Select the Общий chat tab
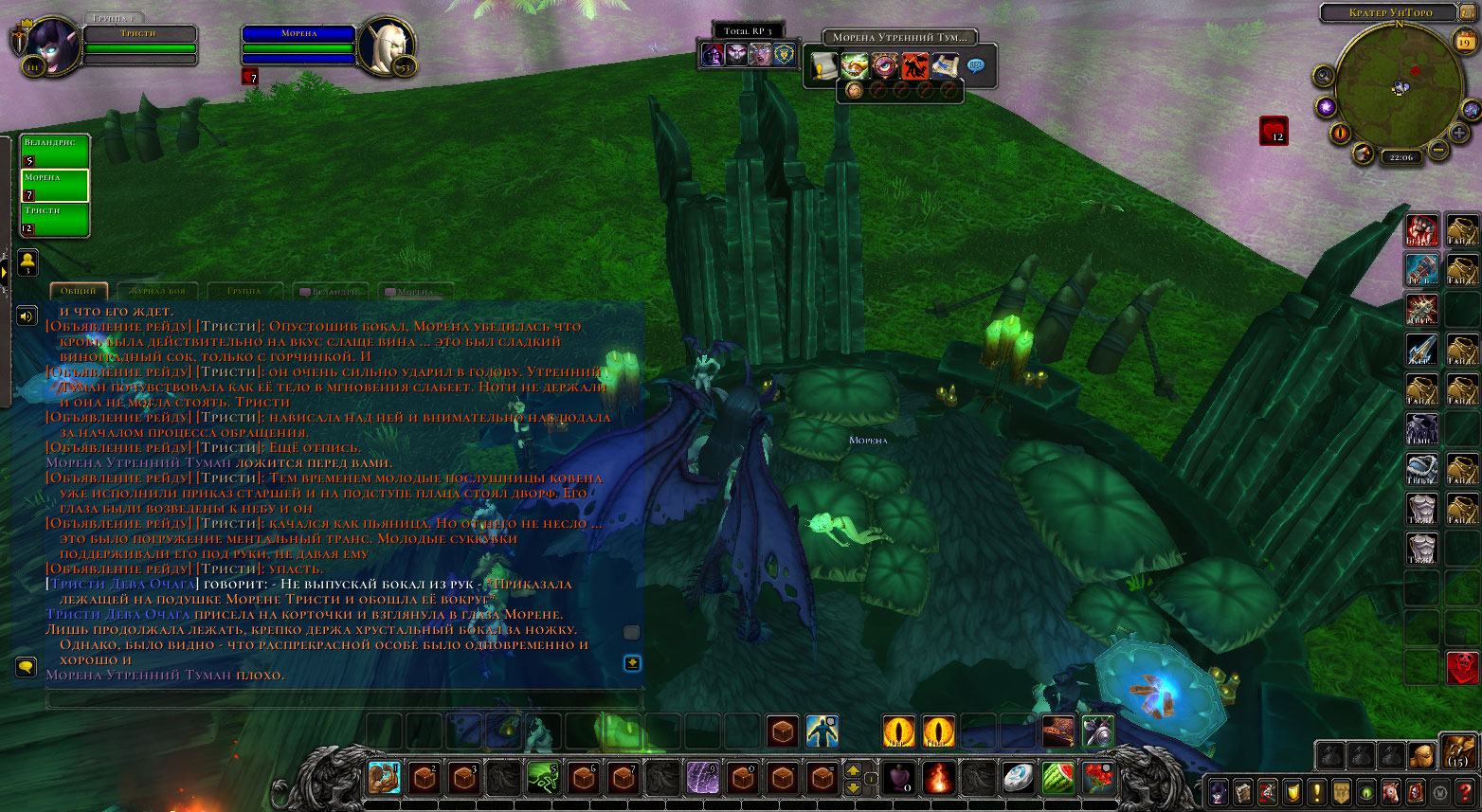 pos(79,291)
